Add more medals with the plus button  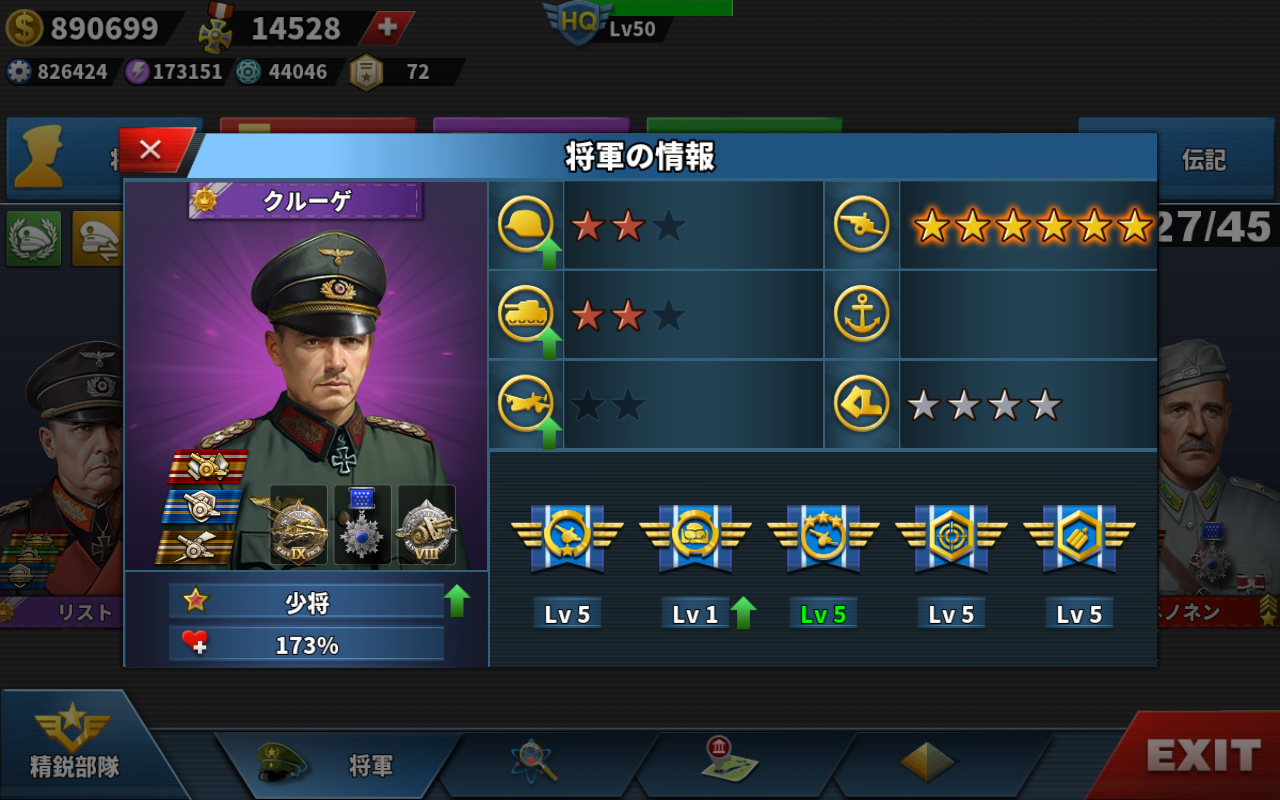pos(386,28)
